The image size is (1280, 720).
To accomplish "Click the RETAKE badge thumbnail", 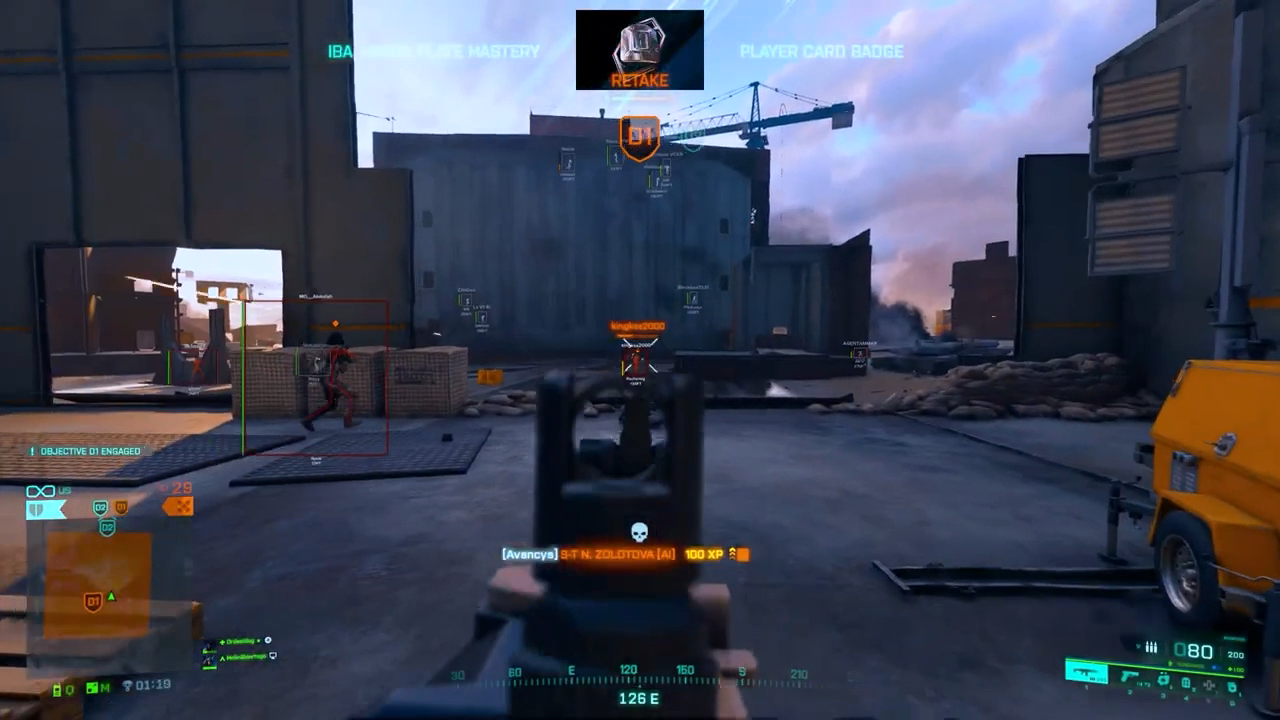I will (x=639, y=48).
